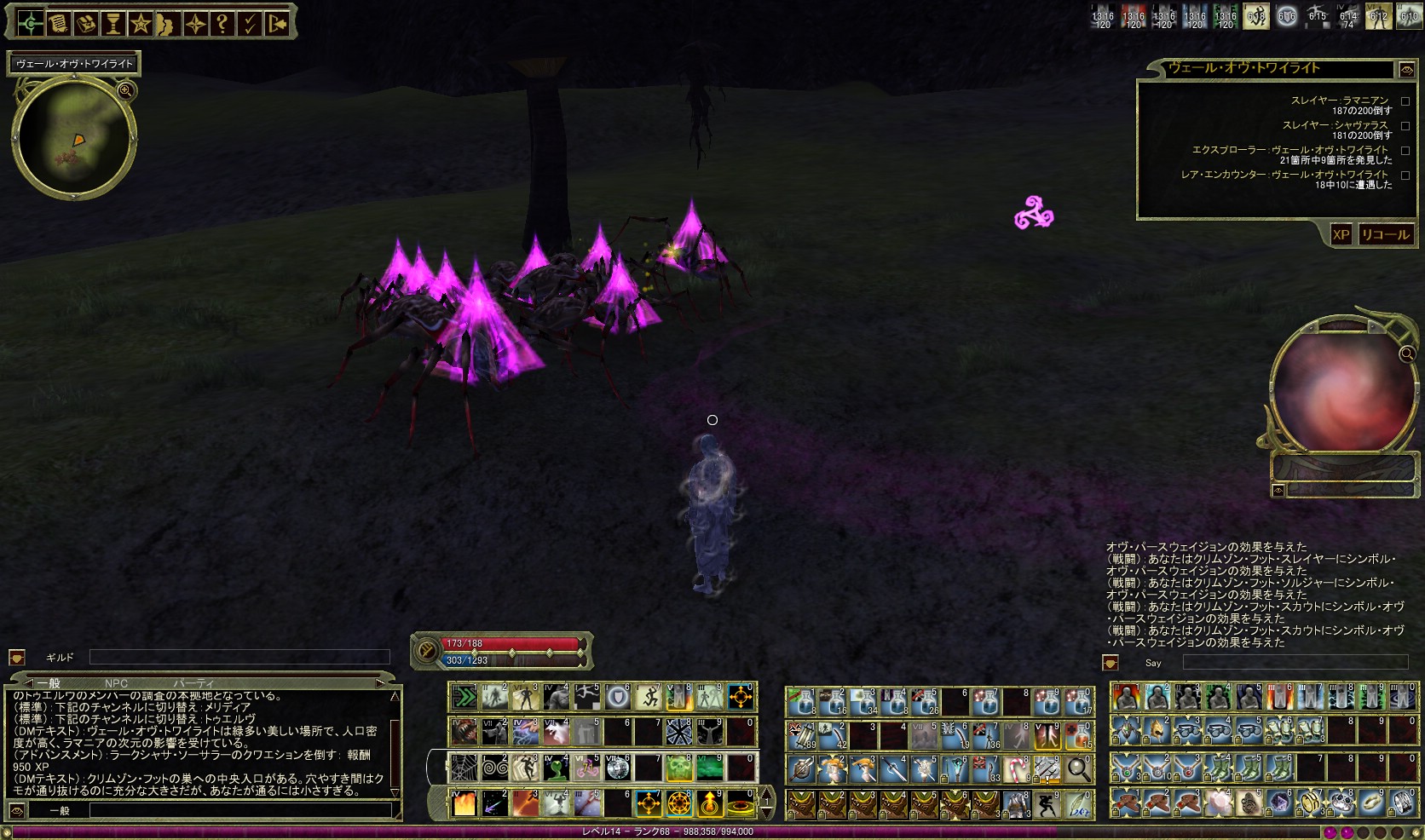
Task: Toggle the ラマニアン slayer objective checkbox
Action: pyautogui.click(x=1405, y=101)
